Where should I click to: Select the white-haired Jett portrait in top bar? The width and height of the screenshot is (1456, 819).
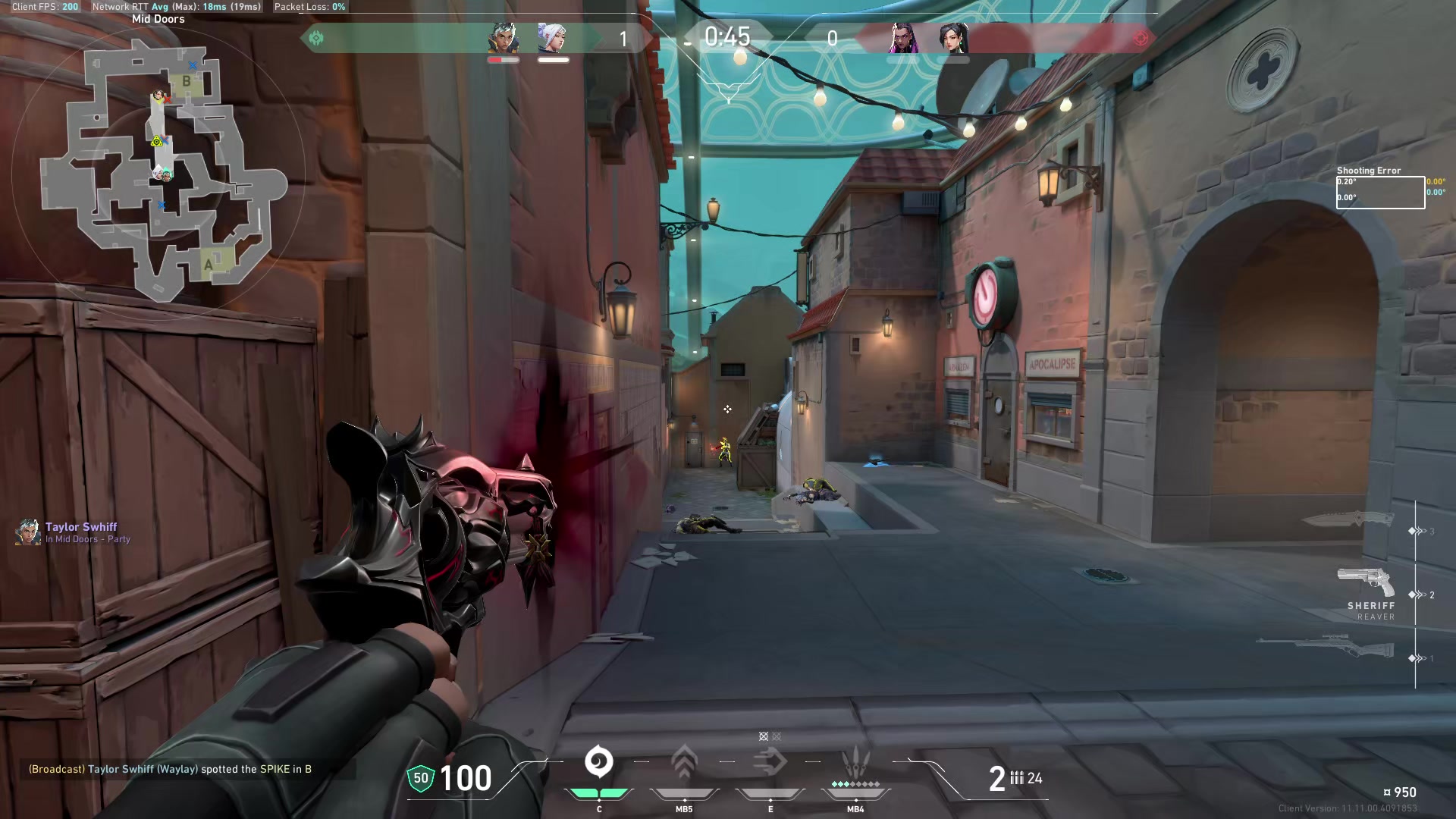pos(552,38)
